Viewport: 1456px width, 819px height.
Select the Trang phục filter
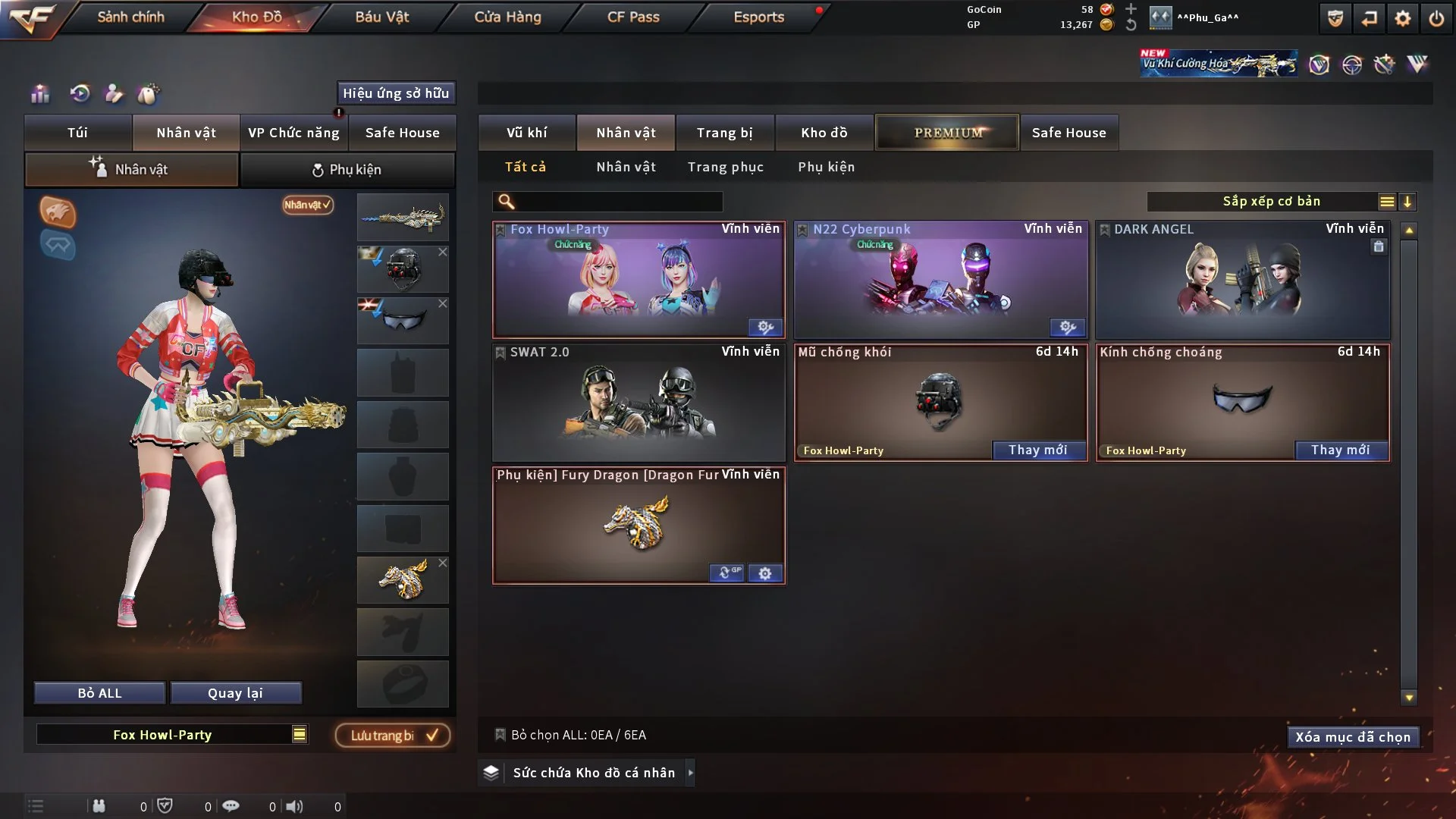point(725,167)
